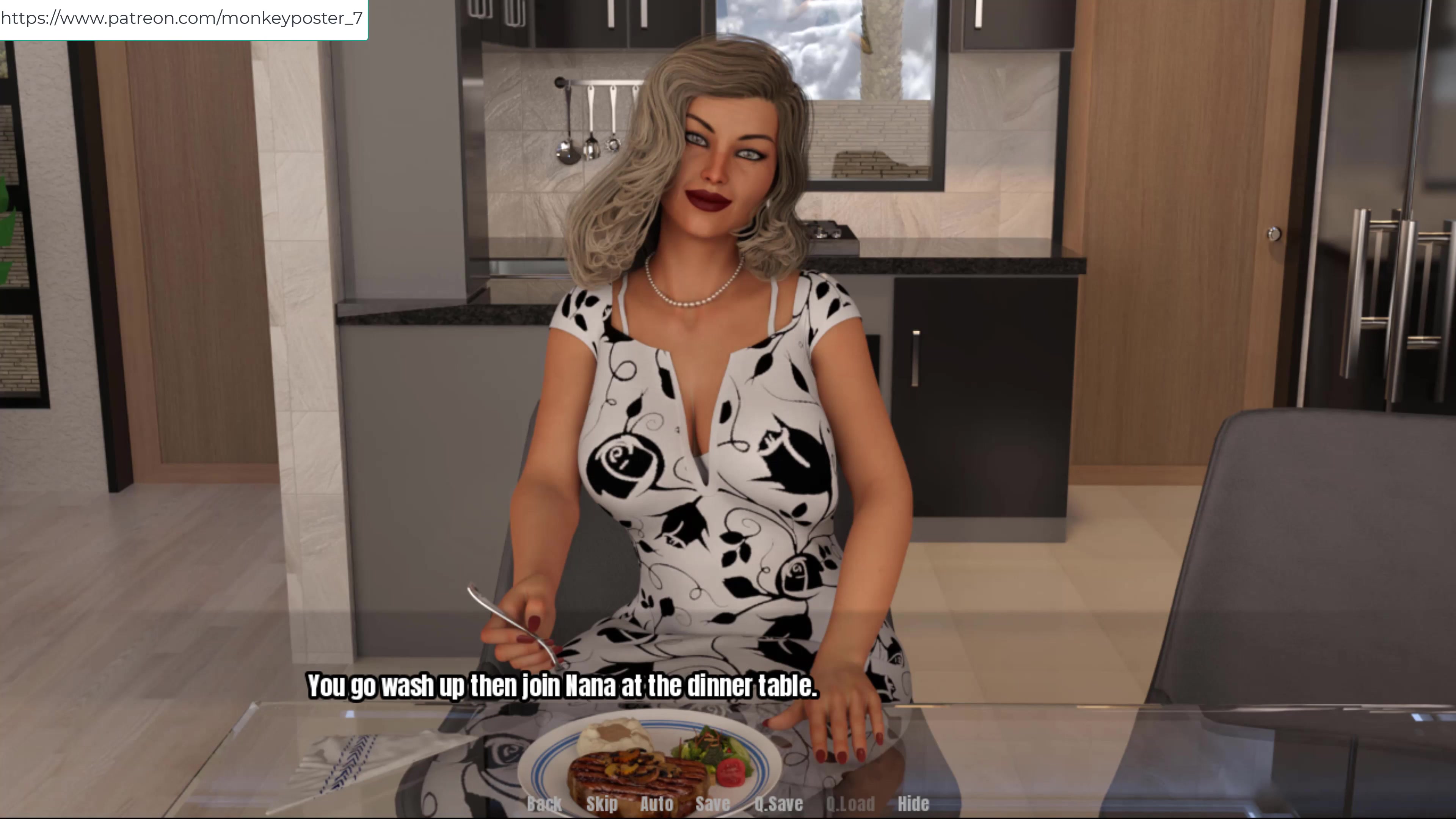Trigger Q.Load to restore the quicksave
This screenshot has height=819, width=1456.
[850, 803]
